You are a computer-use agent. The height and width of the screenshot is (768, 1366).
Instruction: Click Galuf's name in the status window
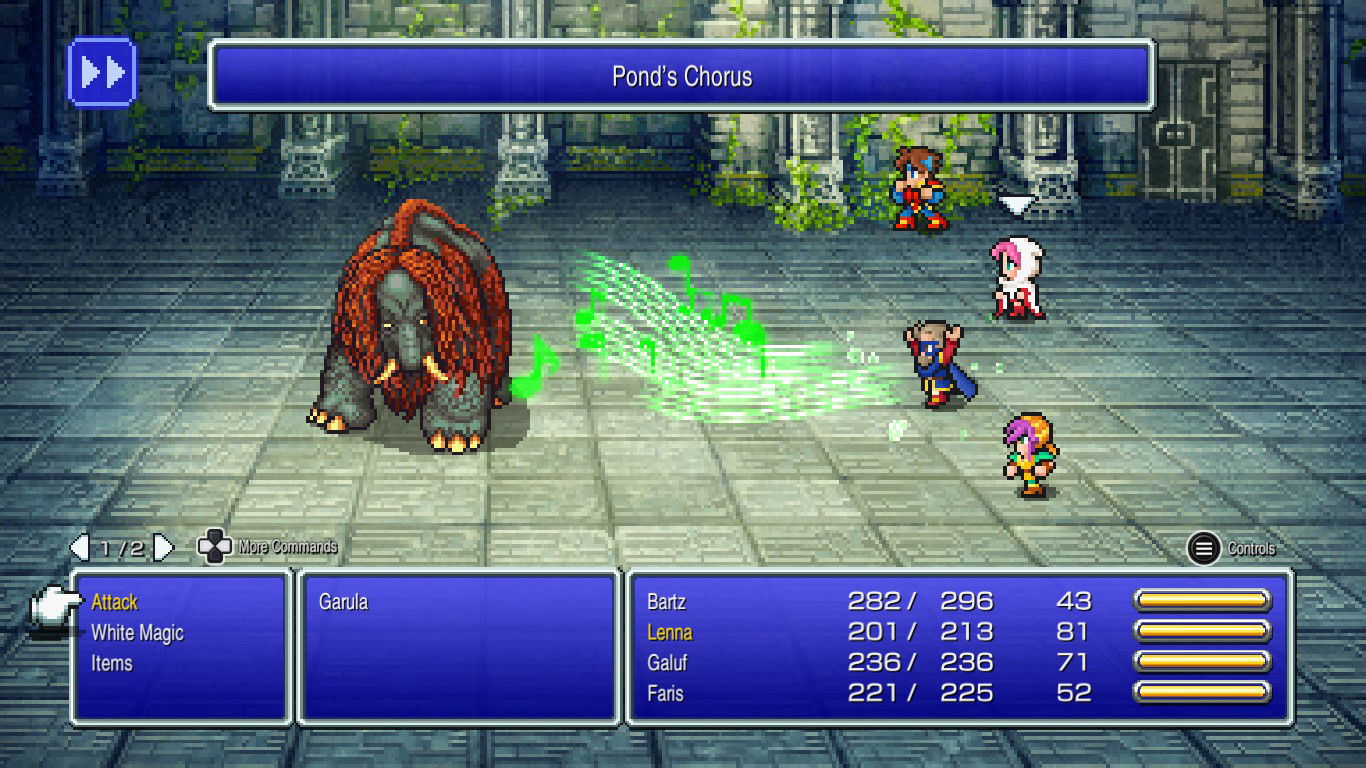668,662
